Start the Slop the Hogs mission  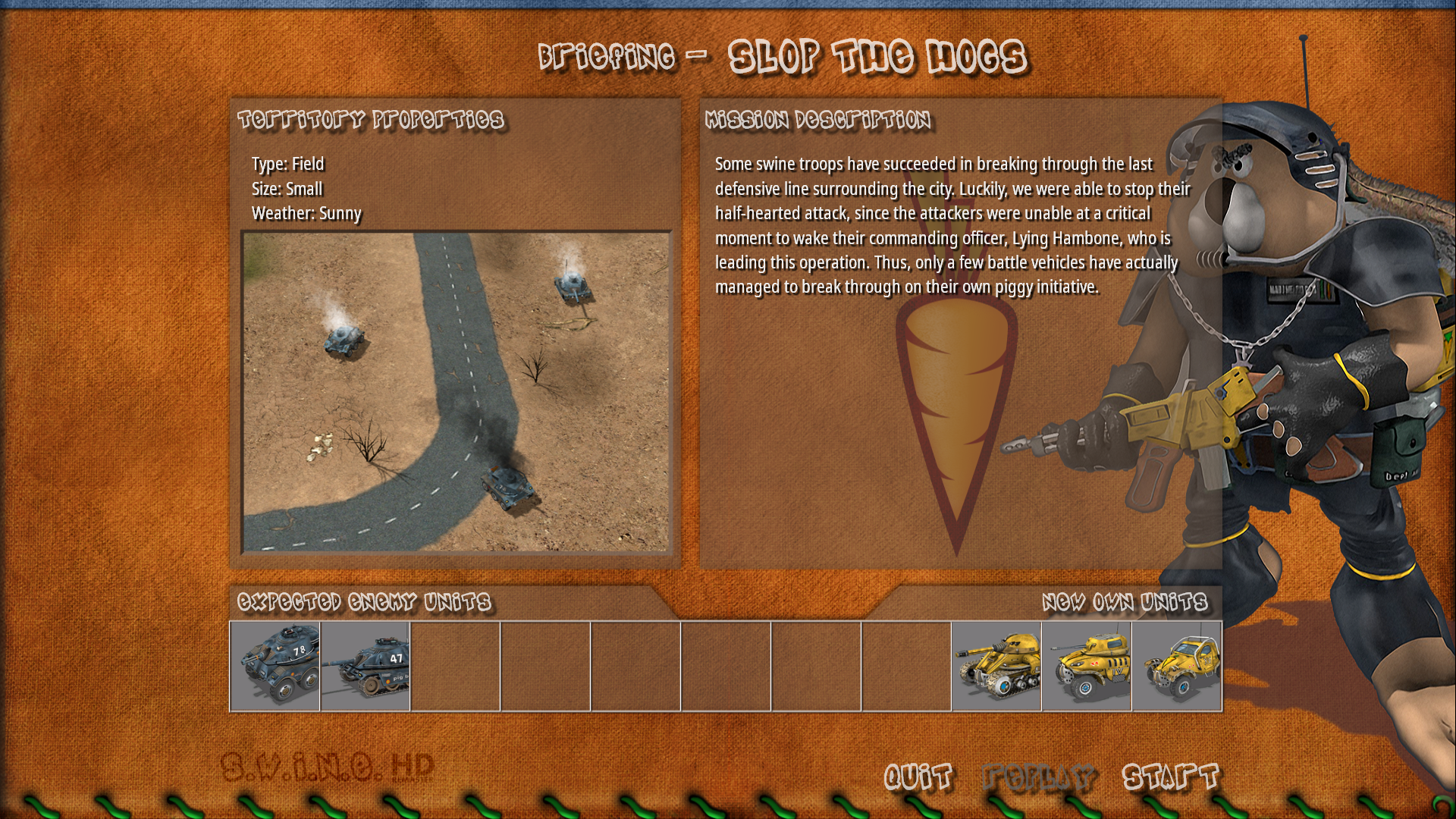[x=1170, y=777]
